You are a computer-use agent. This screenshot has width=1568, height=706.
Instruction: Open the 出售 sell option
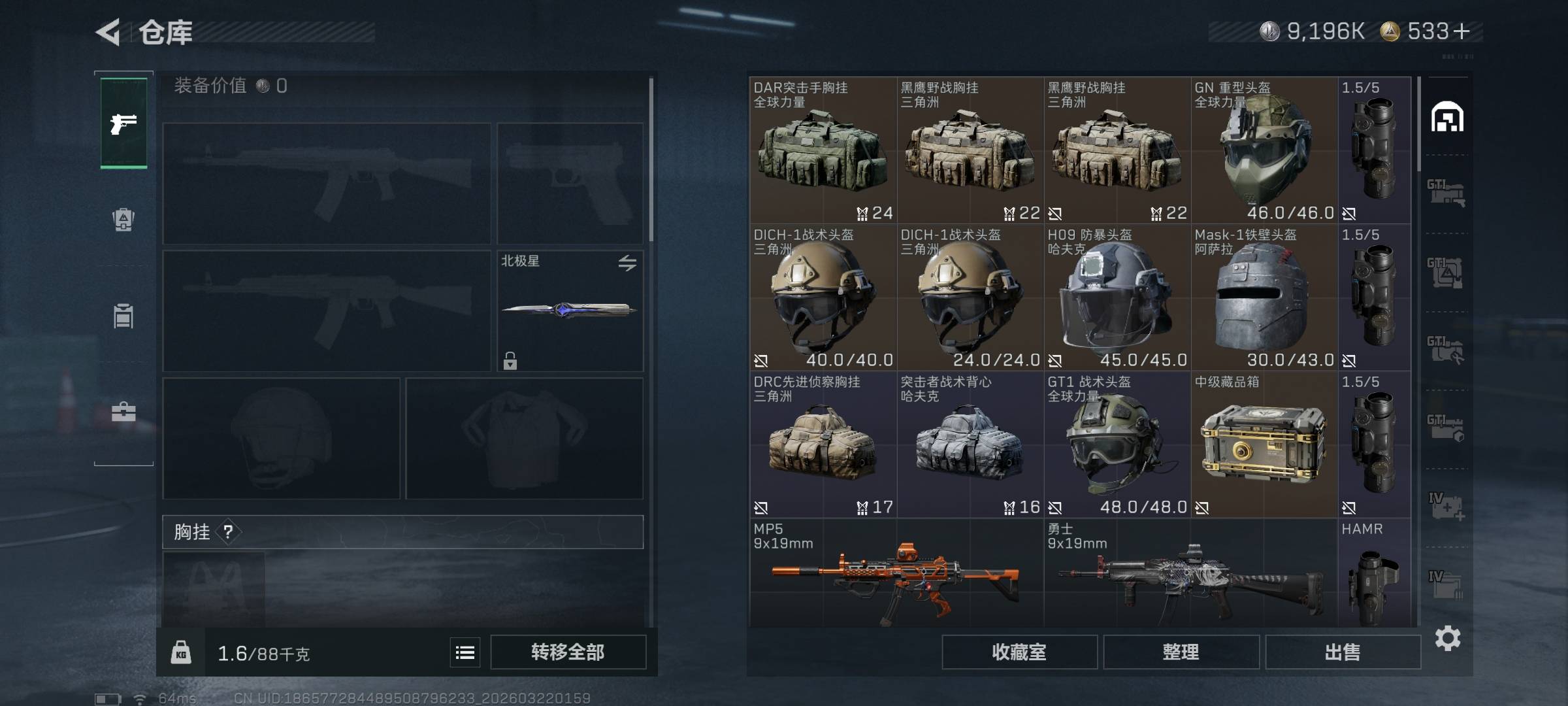point(1343,652)
